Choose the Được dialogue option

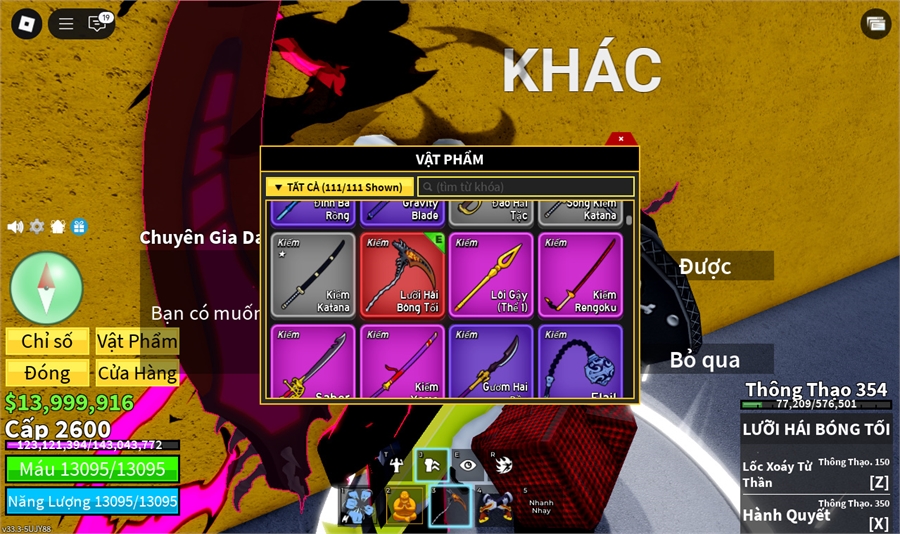click(706, 266)
